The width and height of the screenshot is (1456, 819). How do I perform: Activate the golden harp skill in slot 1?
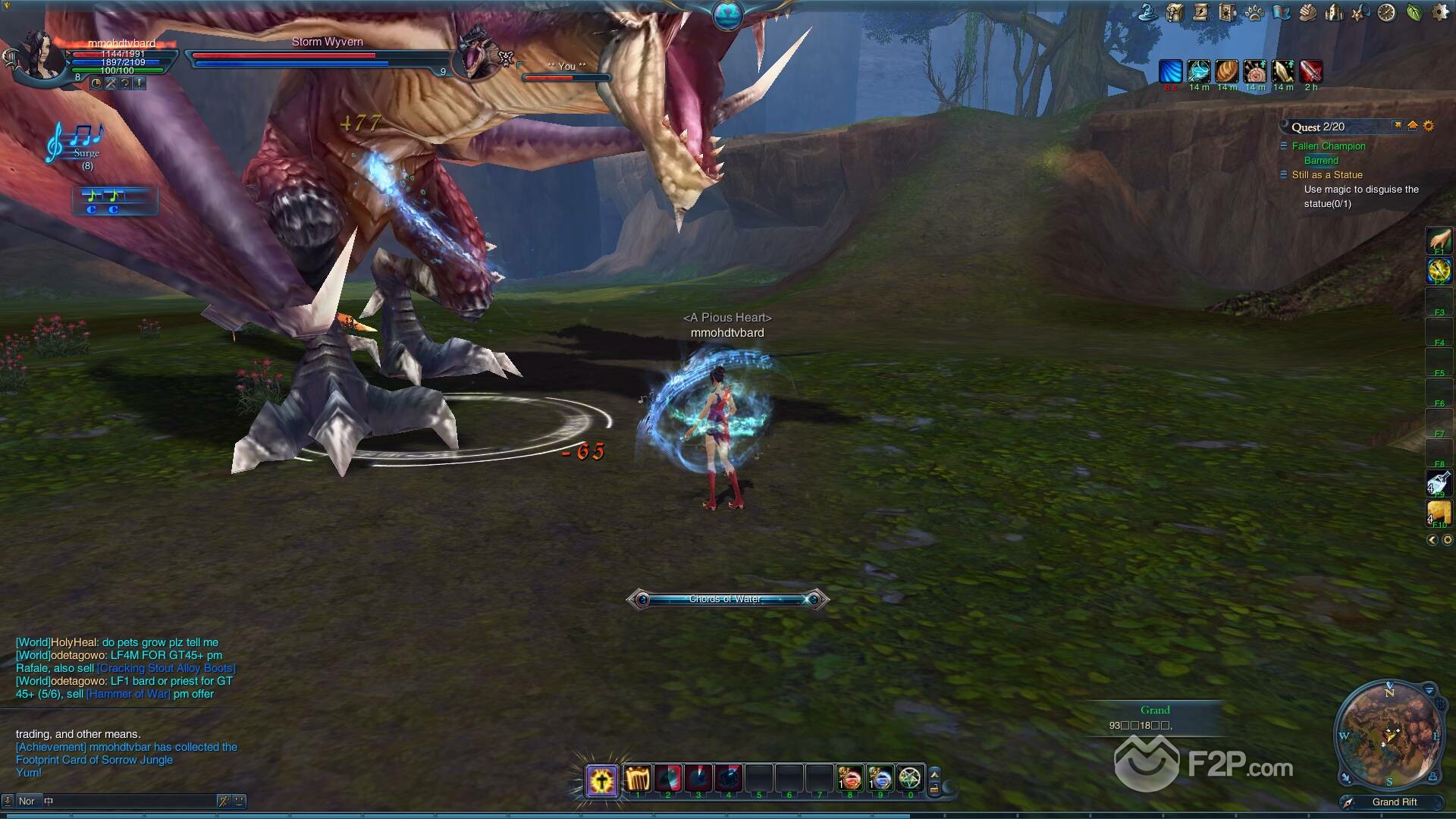638,779
